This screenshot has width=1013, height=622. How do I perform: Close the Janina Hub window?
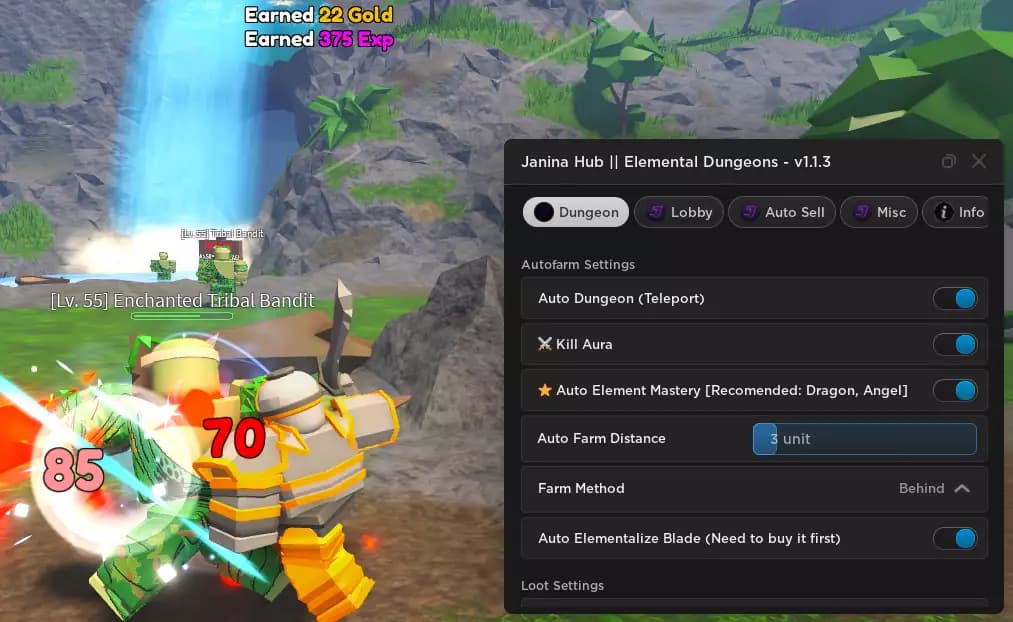point(979,162)
